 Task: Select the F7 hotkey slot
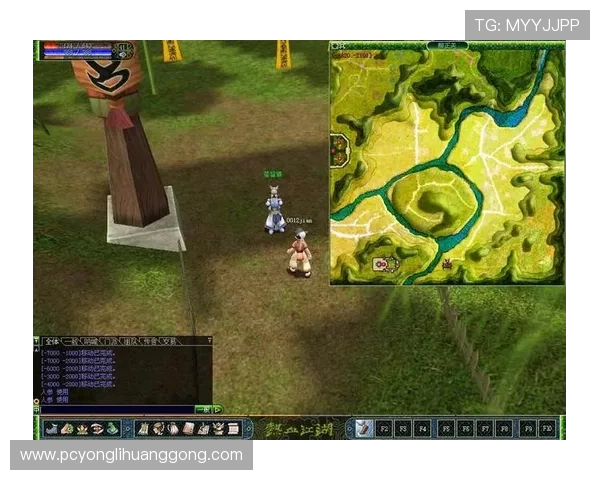[x=485, y=428]
